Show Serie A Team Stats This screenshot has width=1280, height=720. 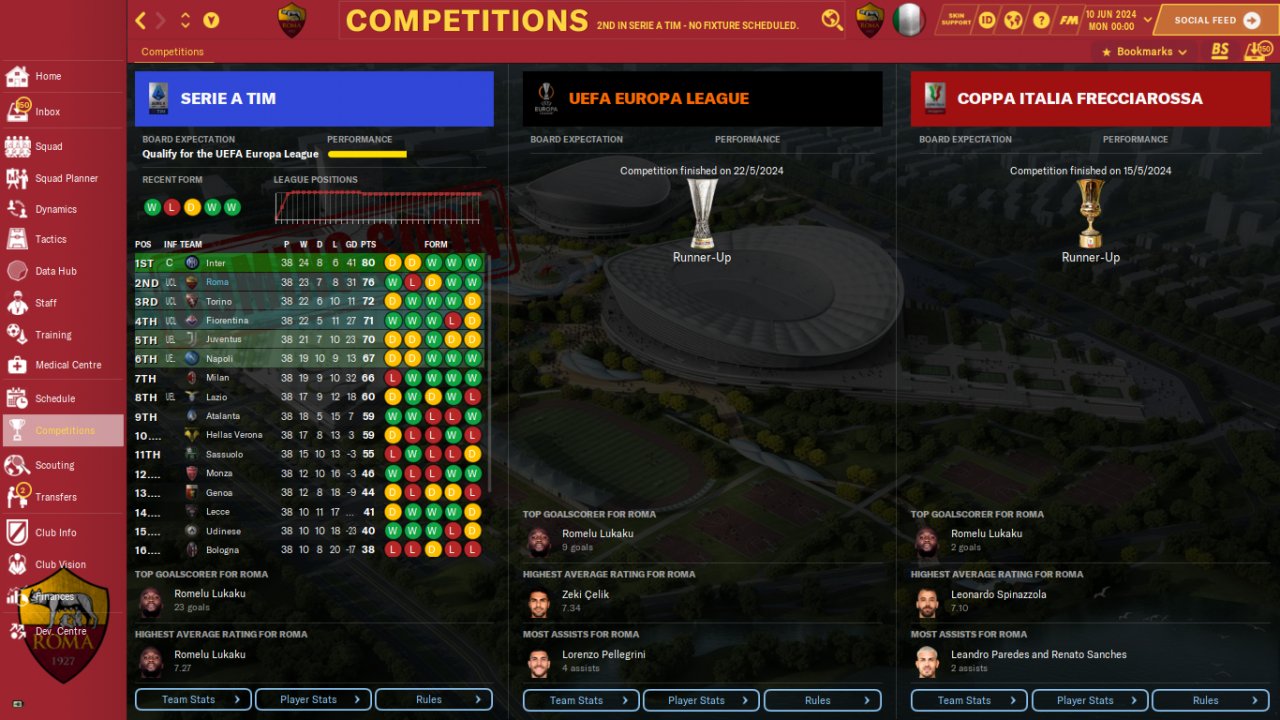[x=193, y=700]
